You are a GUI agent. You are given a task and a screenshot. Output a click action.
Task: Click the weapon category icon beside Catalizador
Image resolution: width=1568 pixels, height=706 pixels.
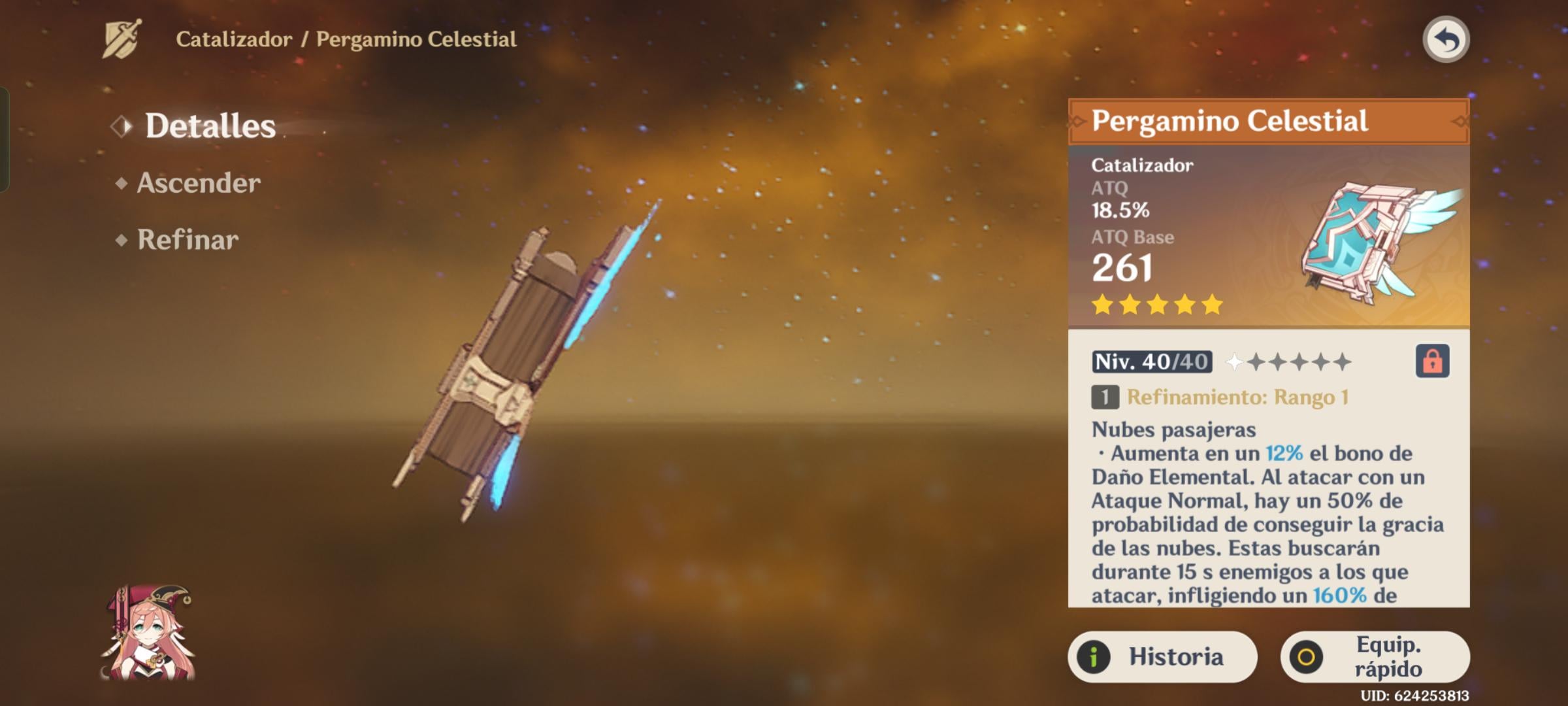(x=122, y=39)
